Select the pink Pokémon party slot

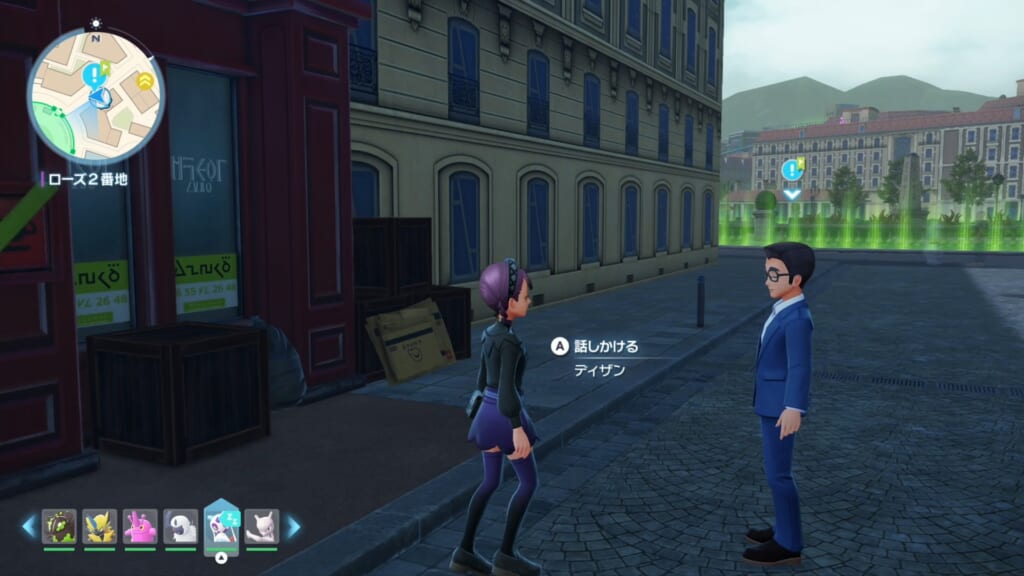point(140,526)
